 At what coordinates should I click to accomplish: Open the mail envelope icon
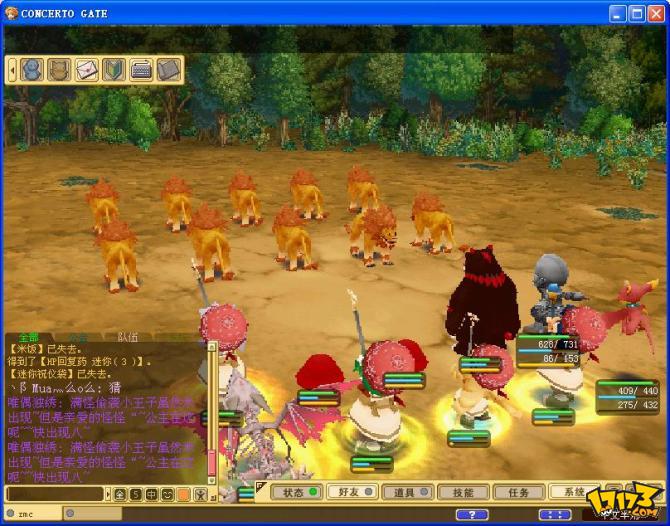[x=87, y=70]
